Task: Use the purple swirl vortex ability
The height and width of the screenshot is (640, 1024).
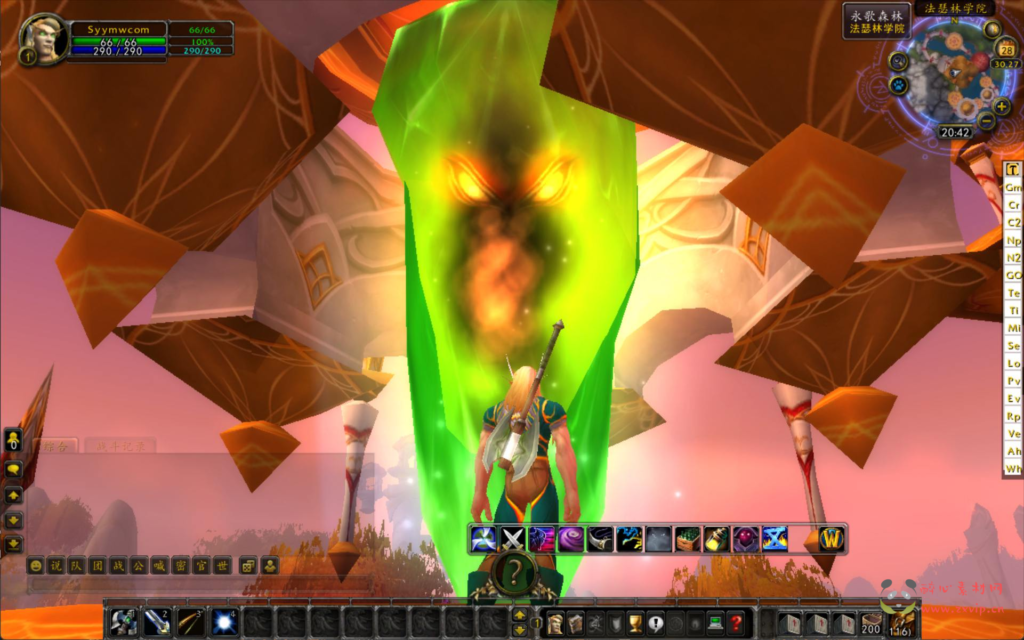Action: coord(571,539)
